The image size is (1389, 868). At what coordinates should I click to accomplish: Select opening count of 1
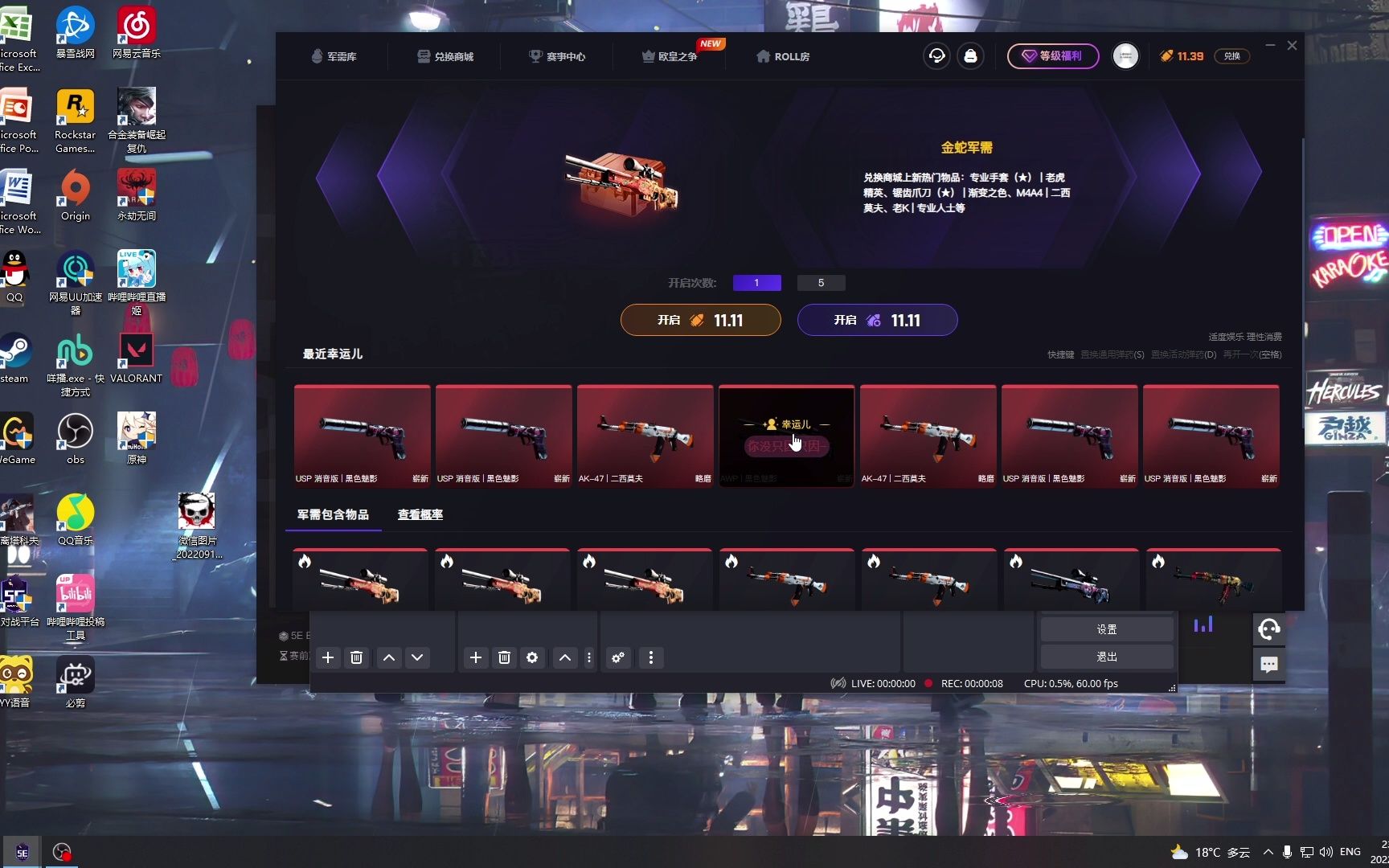[x=756, y=282]
